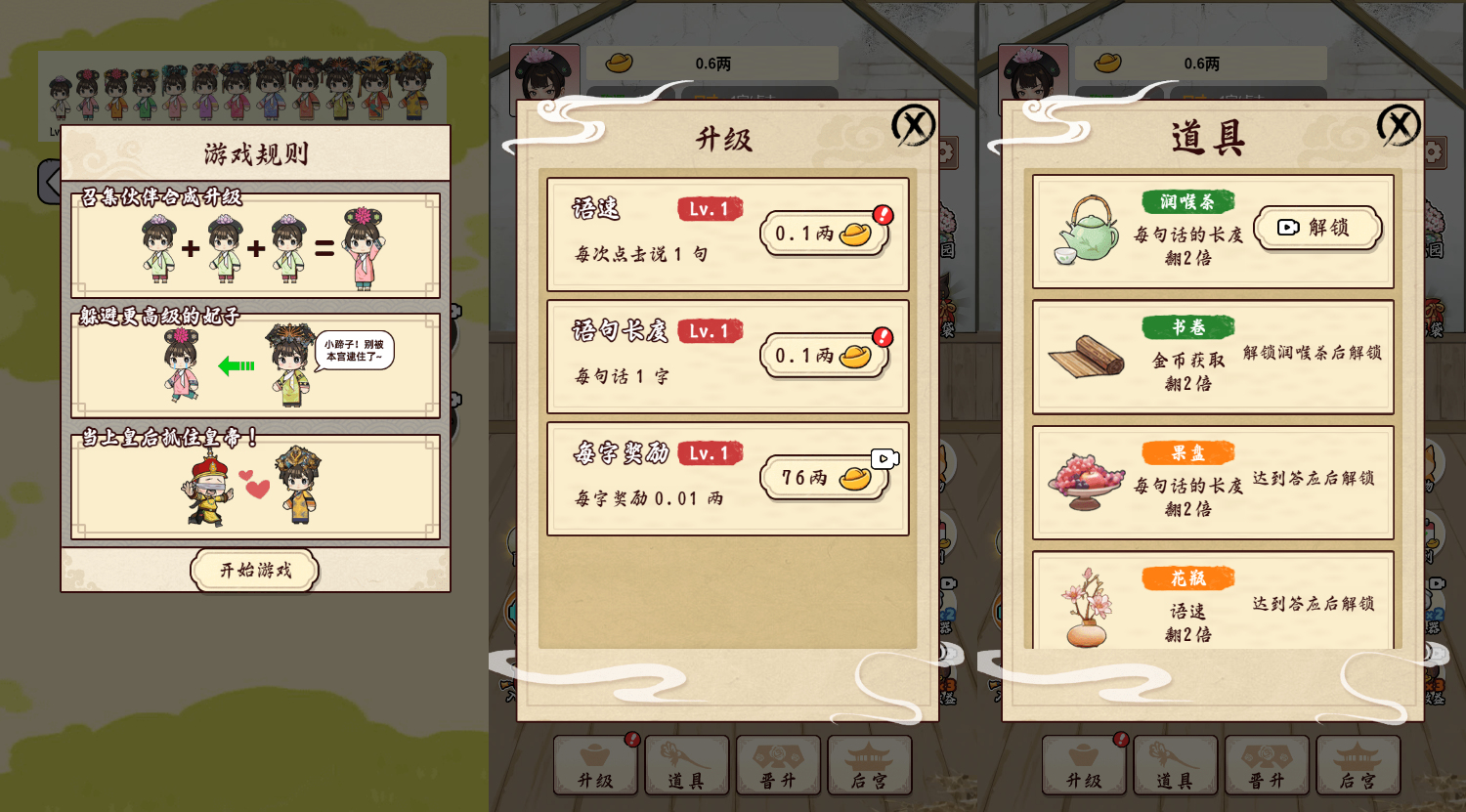Image resolution: width=1466 pixels, height=812 pixels.
Task: Tap the video ad icon on 每字奖励 row
Action: 884,456
